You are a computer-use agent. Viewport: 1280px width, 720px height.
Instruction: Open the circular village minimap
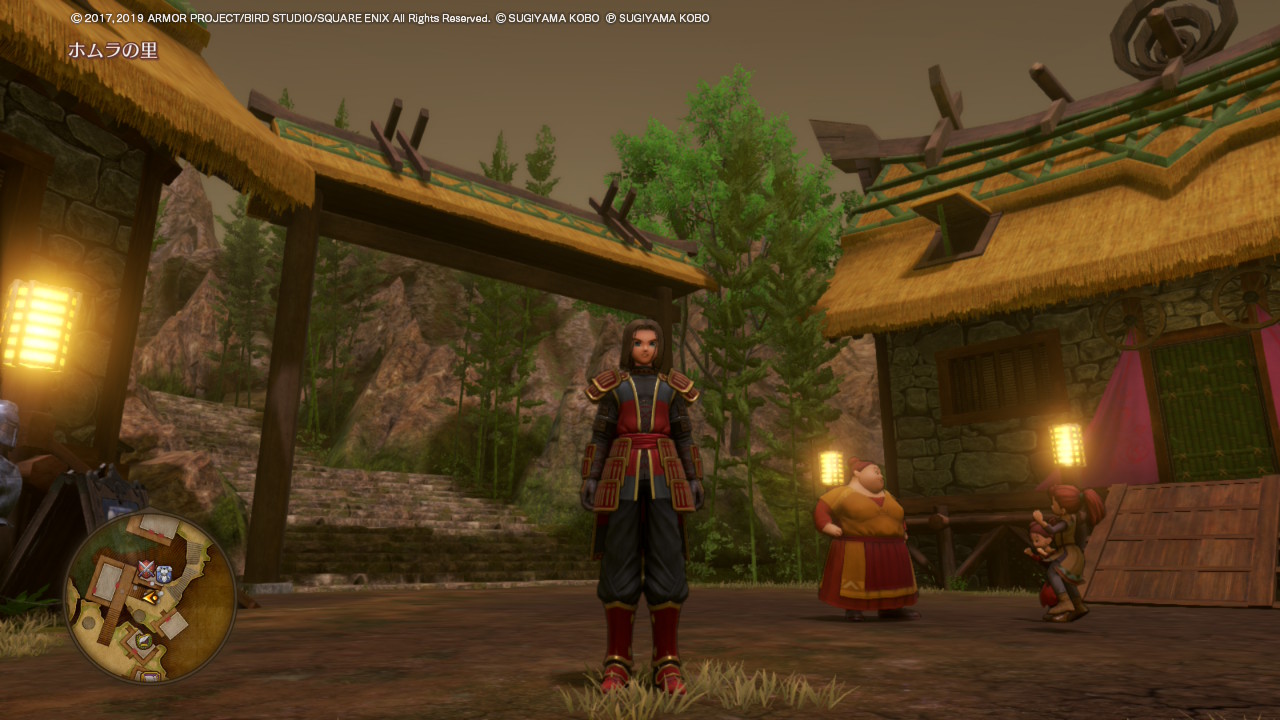click(150, 598)
